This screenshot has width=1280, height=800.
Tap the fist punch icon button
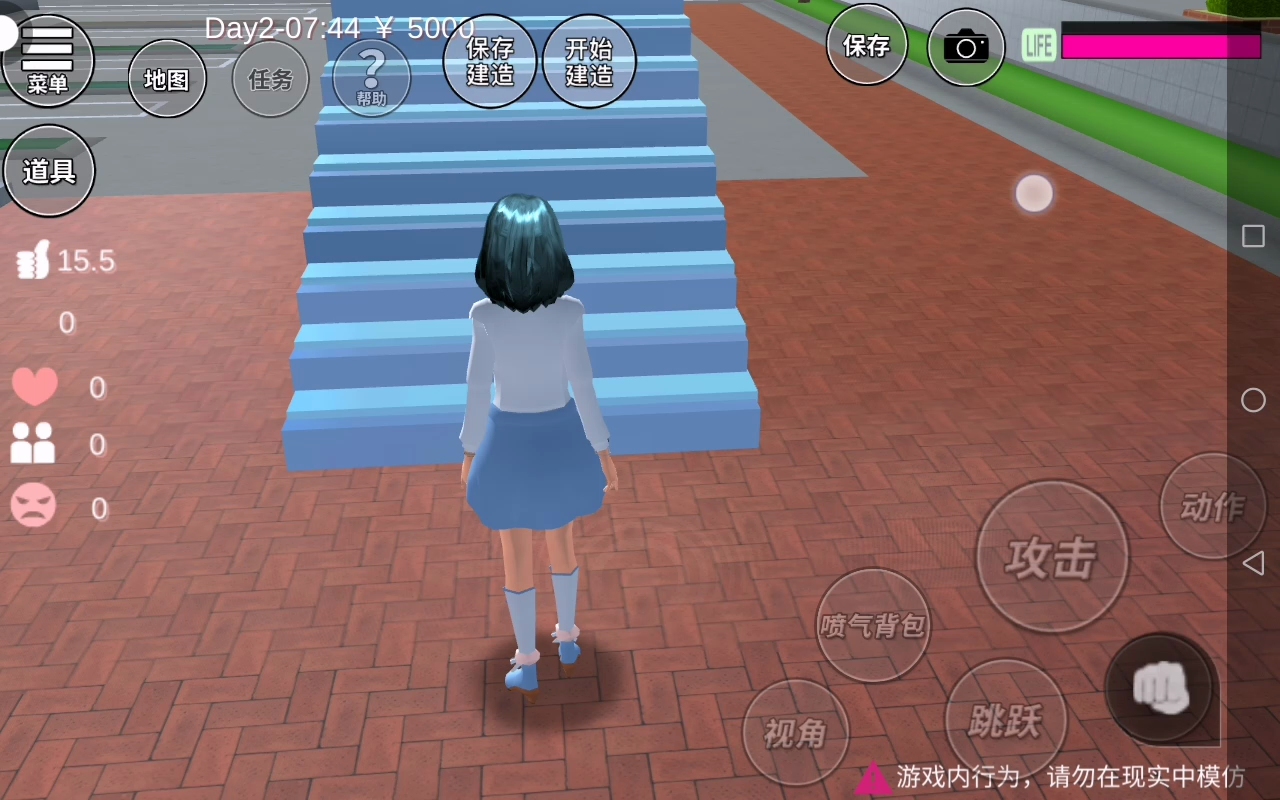point(1160,688)
